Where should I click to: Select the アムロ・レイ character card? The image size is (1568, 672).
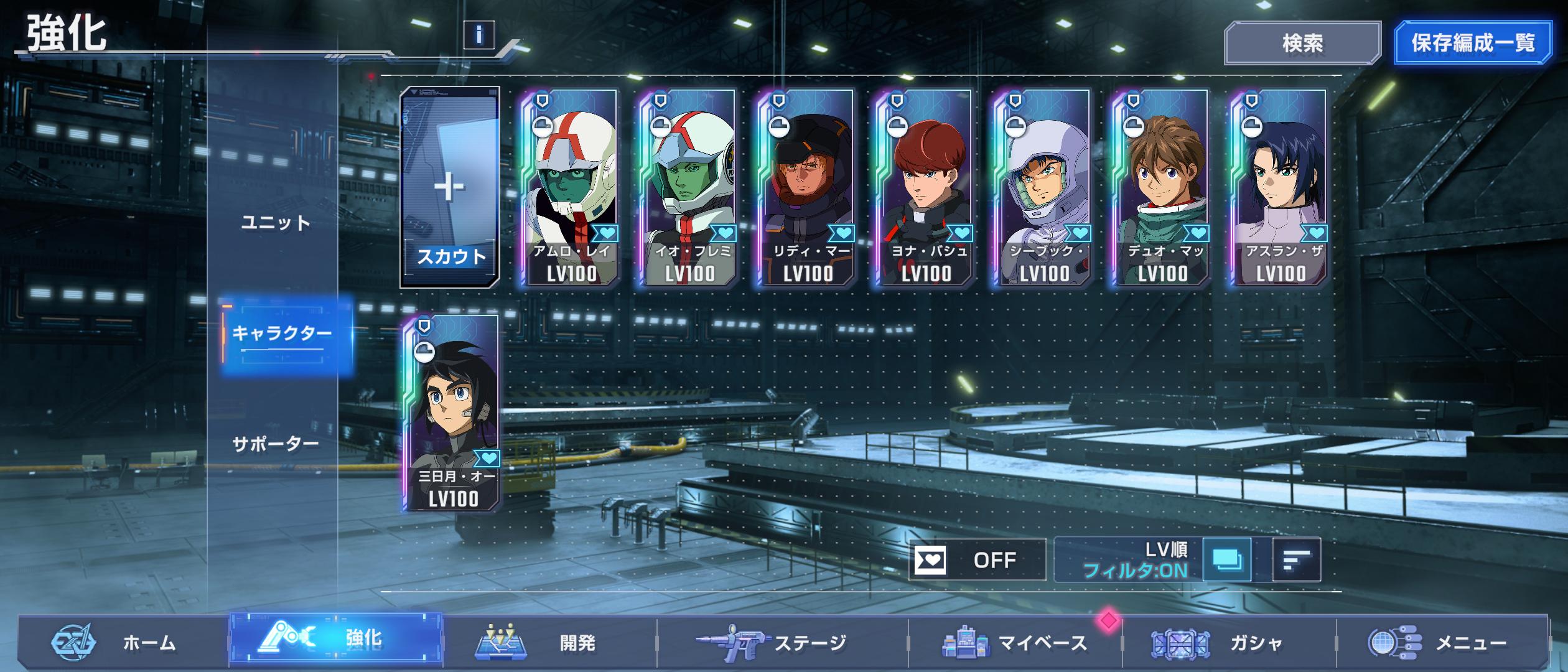pyautogui.click(x=570, y=187)
